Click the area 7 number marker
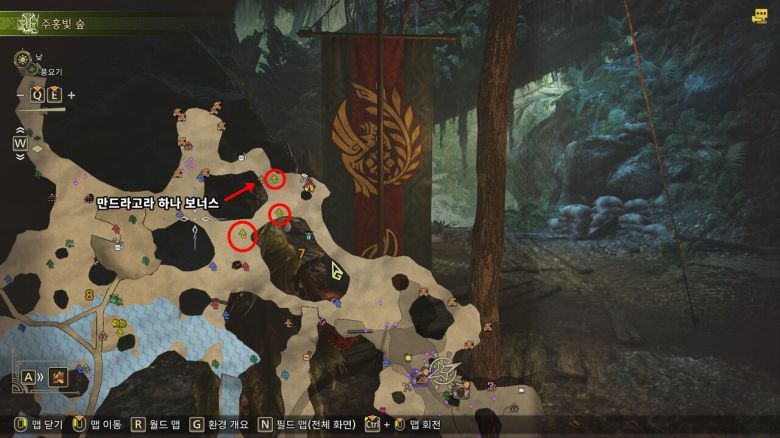This screenshot has width=780, height=438. pos(301,253)
